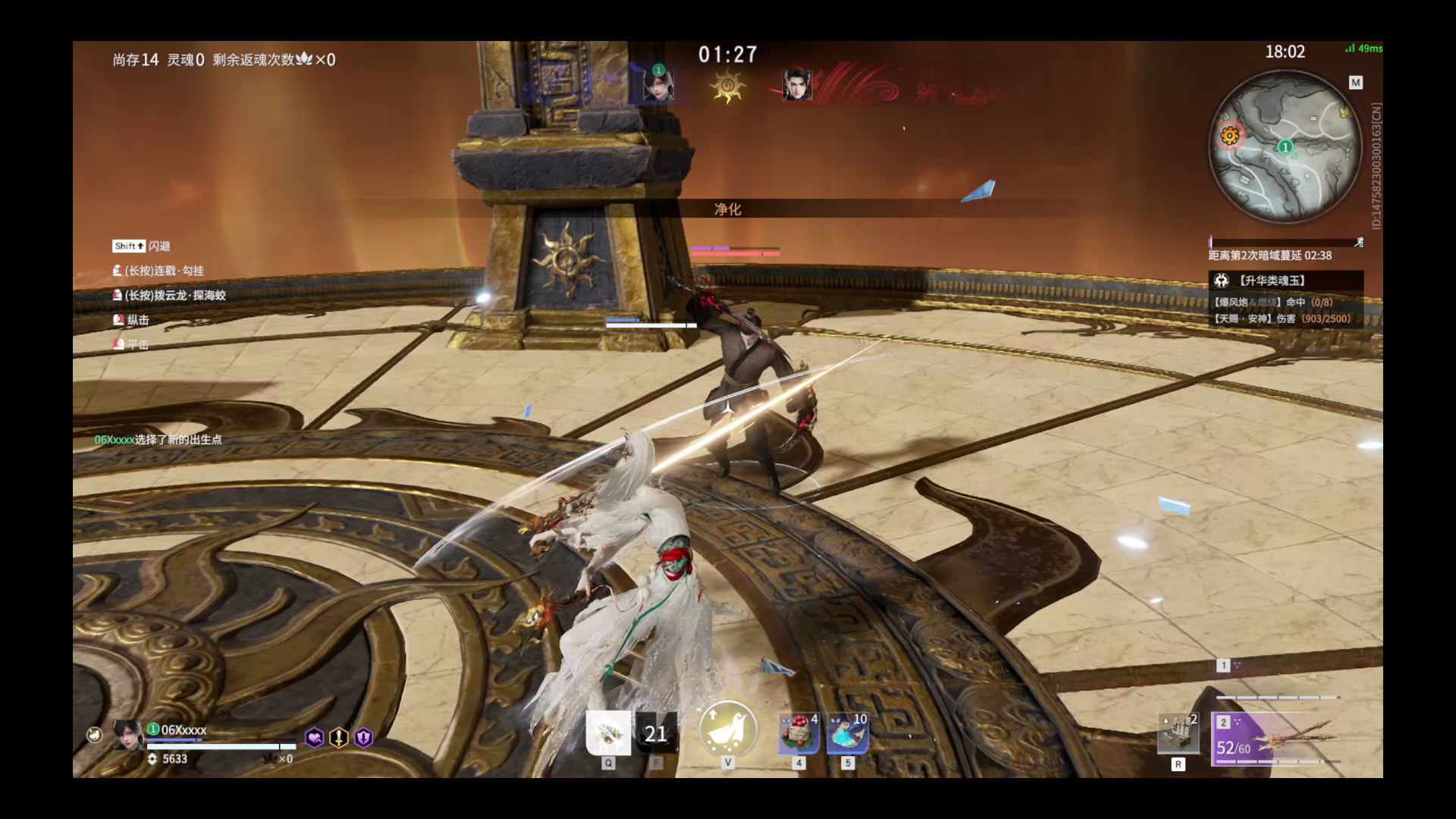Click the female hero portrait at top
The width and height of the screenshot is (1456, 819).
coord(657,83)
